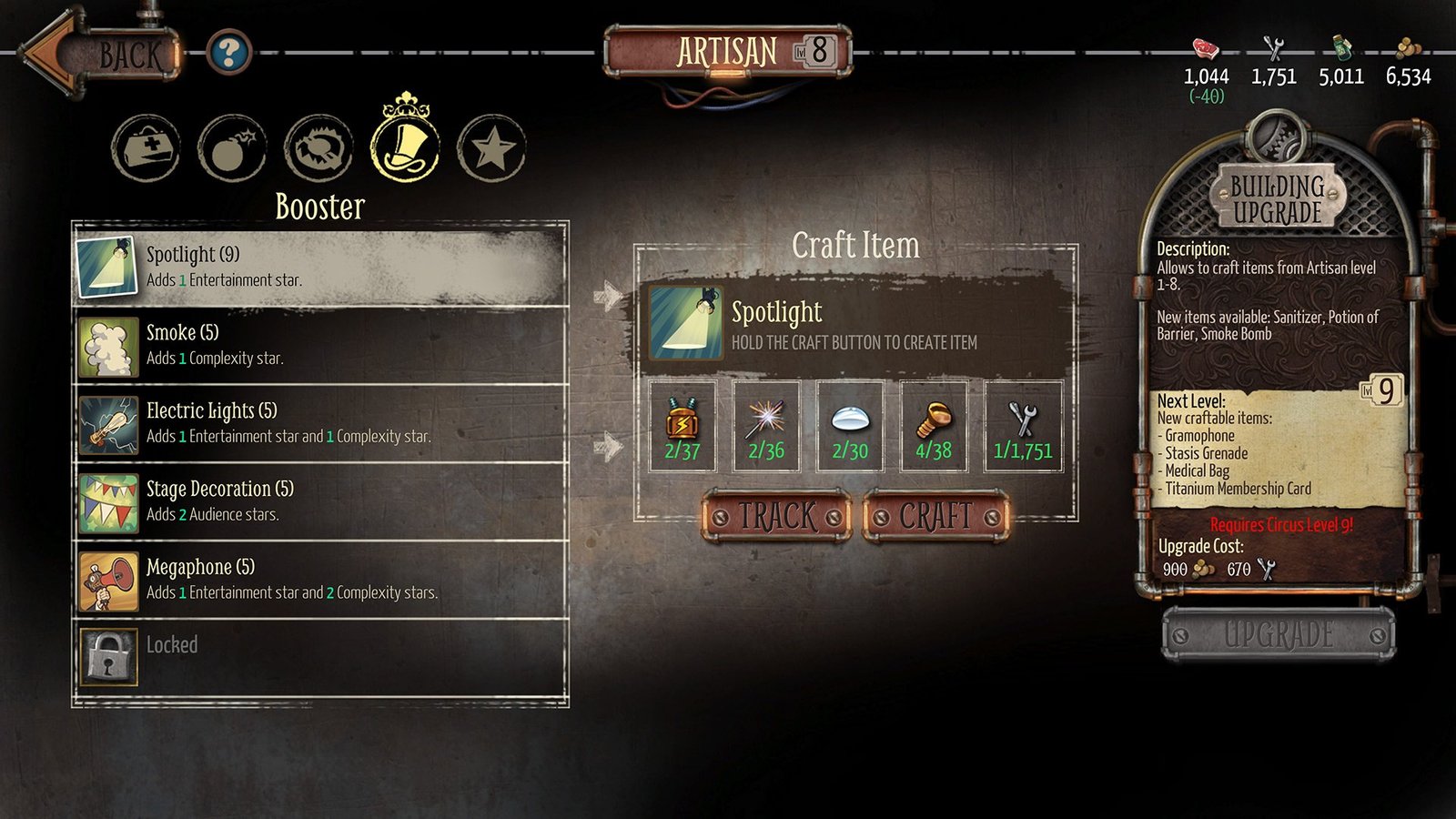Pick the Stage Decoration recipe
The height and width of the screenshot is (819, 1456).
320,502
